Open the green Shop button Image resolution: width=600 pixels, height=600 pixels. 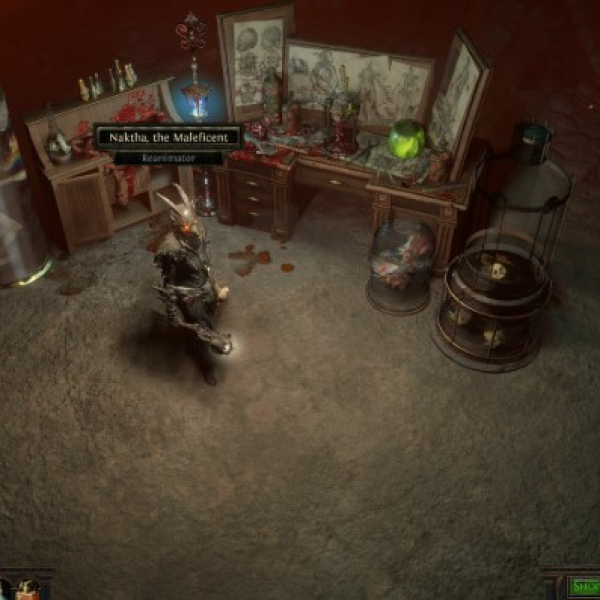point(585,587)
